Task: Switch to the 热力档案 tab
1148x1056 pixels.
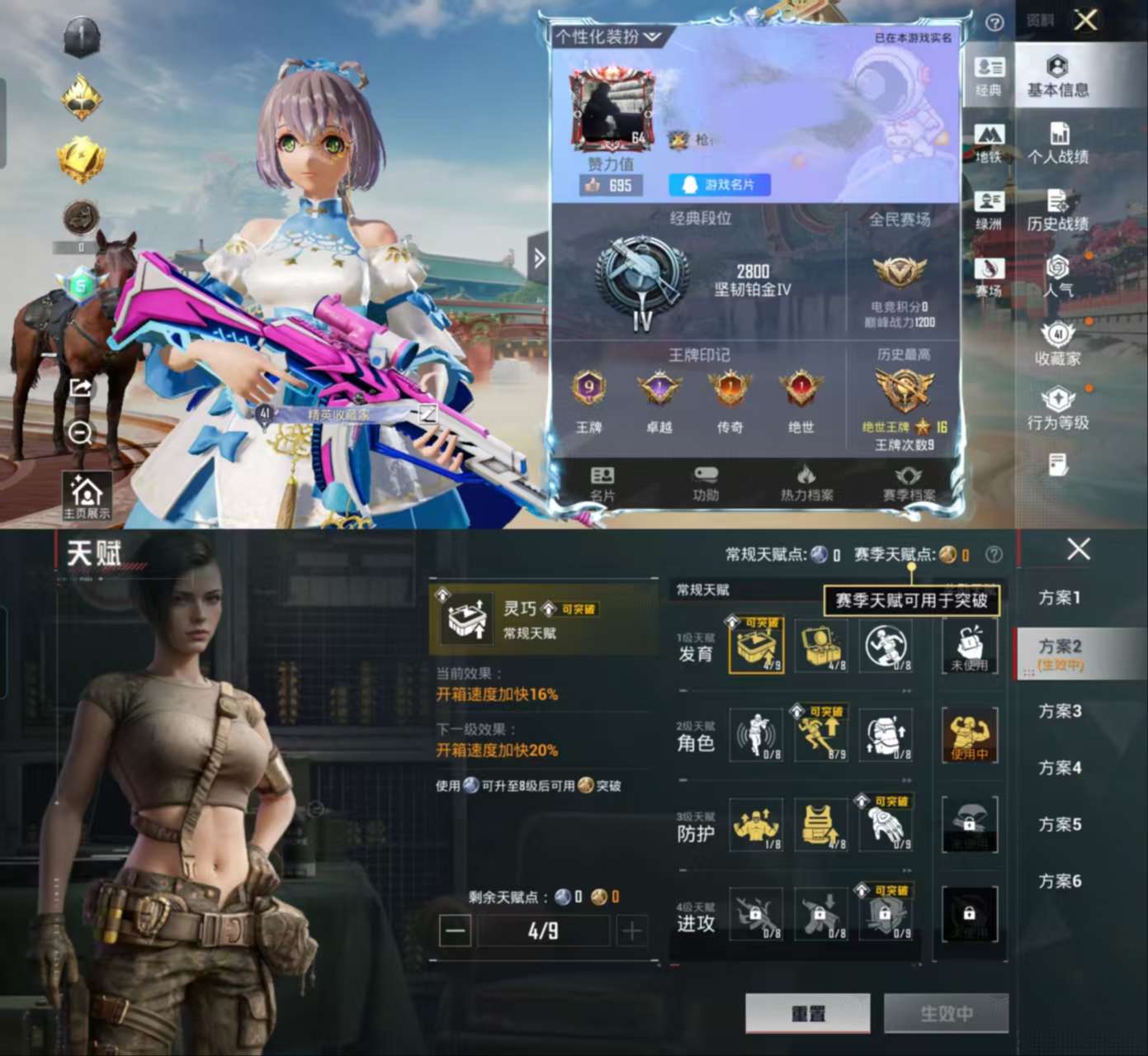Action: point(806,484)
